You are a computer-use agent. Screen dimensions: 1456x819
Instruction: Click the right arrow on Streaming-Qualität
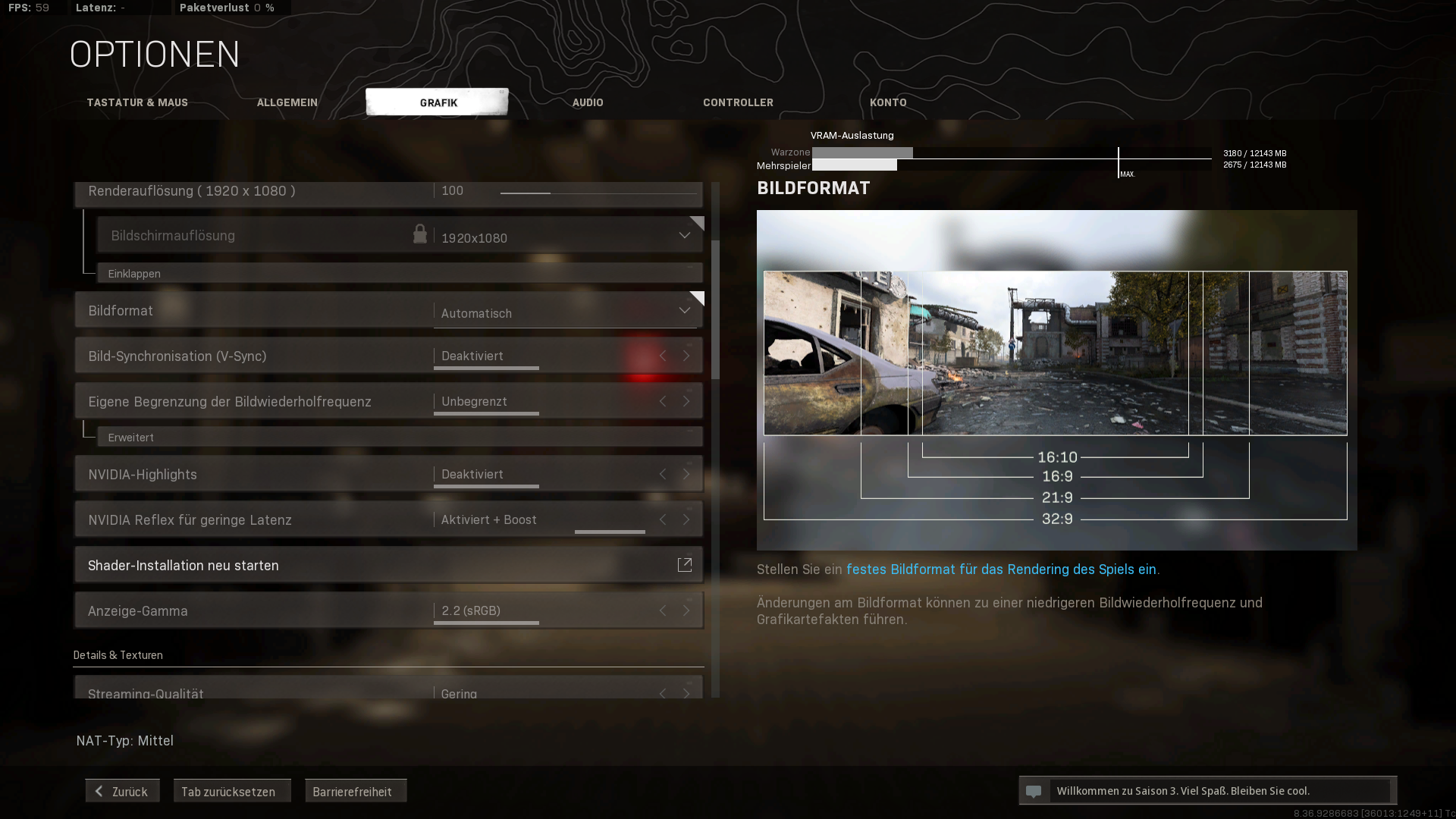tap(686, 693)
